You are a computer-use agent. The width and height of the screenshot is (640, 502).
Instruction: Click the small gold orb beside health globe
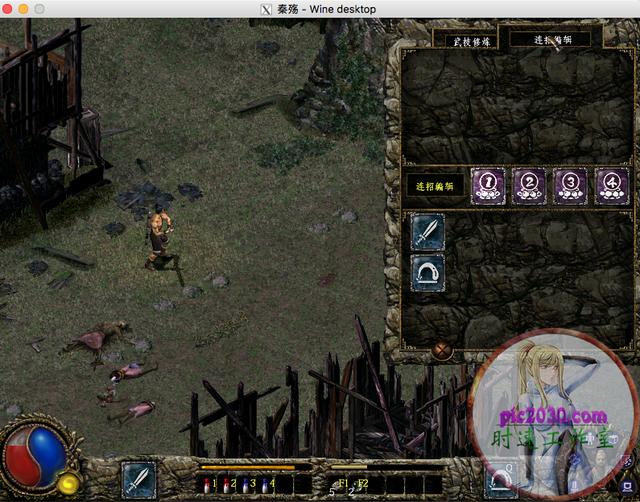point(69,484)
